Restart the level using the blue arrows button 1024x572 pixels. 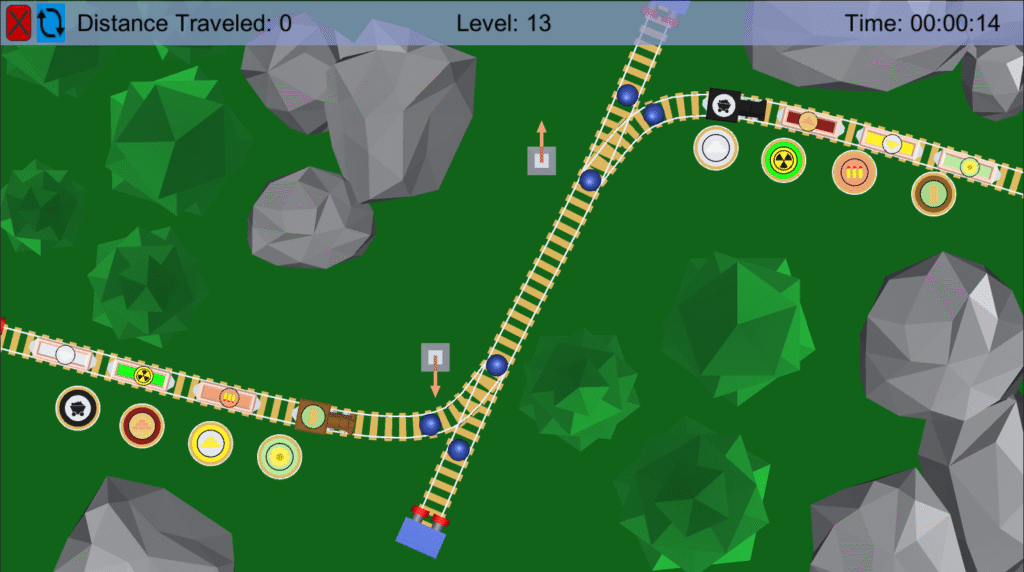click(x=51, y=22)
